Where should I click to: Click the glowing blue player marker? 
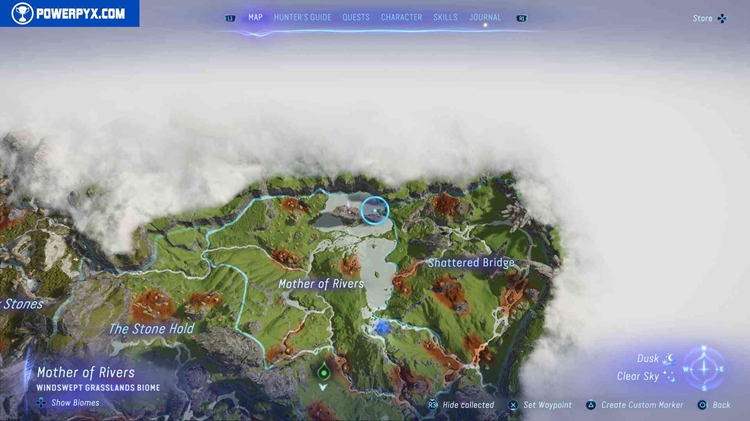(382, 327)
